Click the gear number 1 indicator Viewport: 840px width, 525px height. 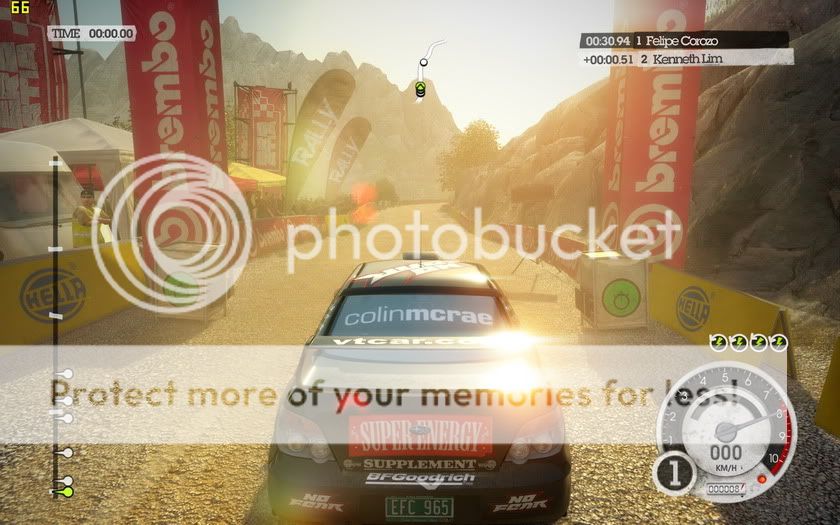(x=675, y=474)
